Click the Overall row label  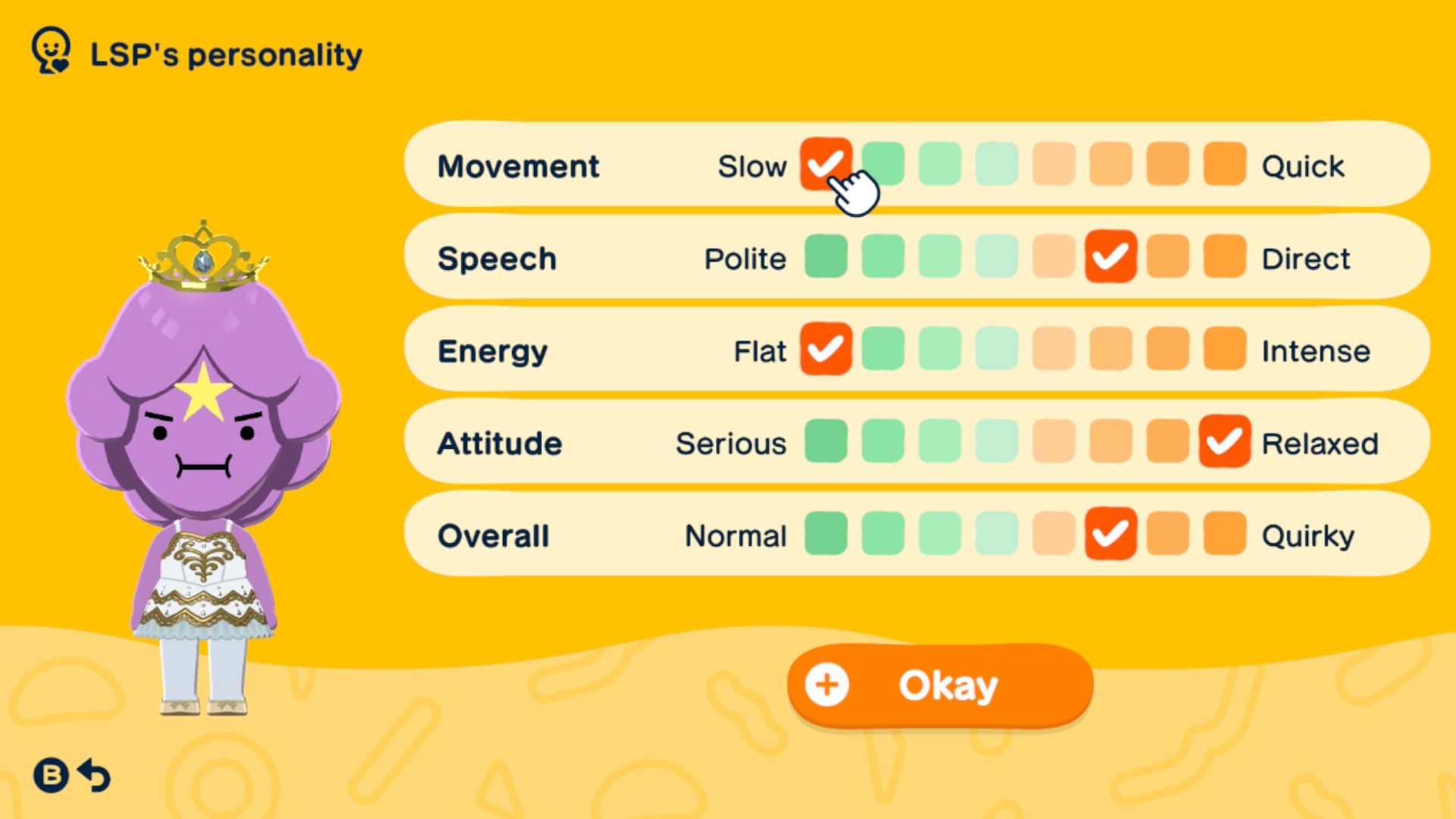pos(493,535)
